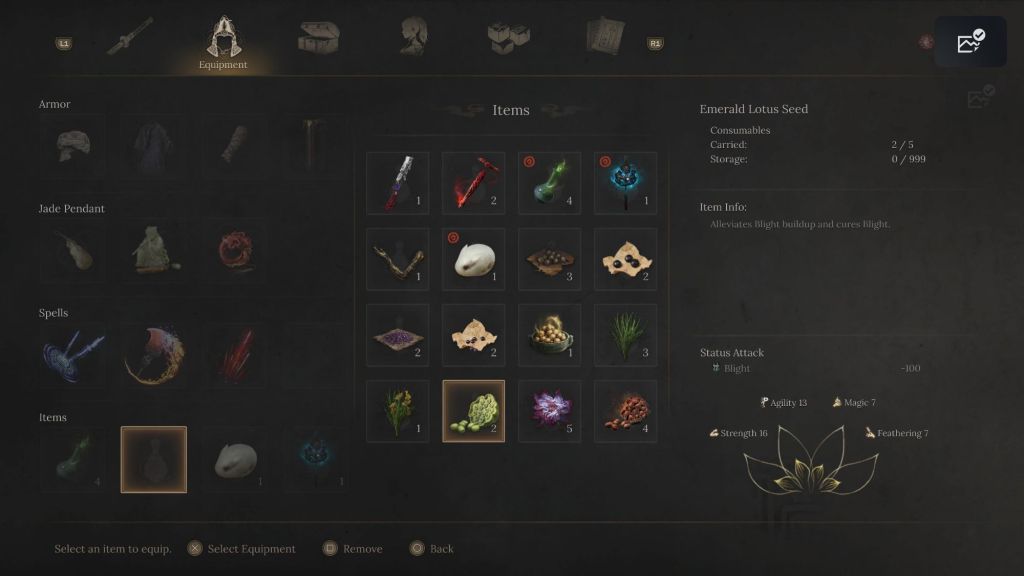The width and height of the screenshot is (1024, 576).
Task: Choose the purple flower item in grid
Action: [550, 411]
